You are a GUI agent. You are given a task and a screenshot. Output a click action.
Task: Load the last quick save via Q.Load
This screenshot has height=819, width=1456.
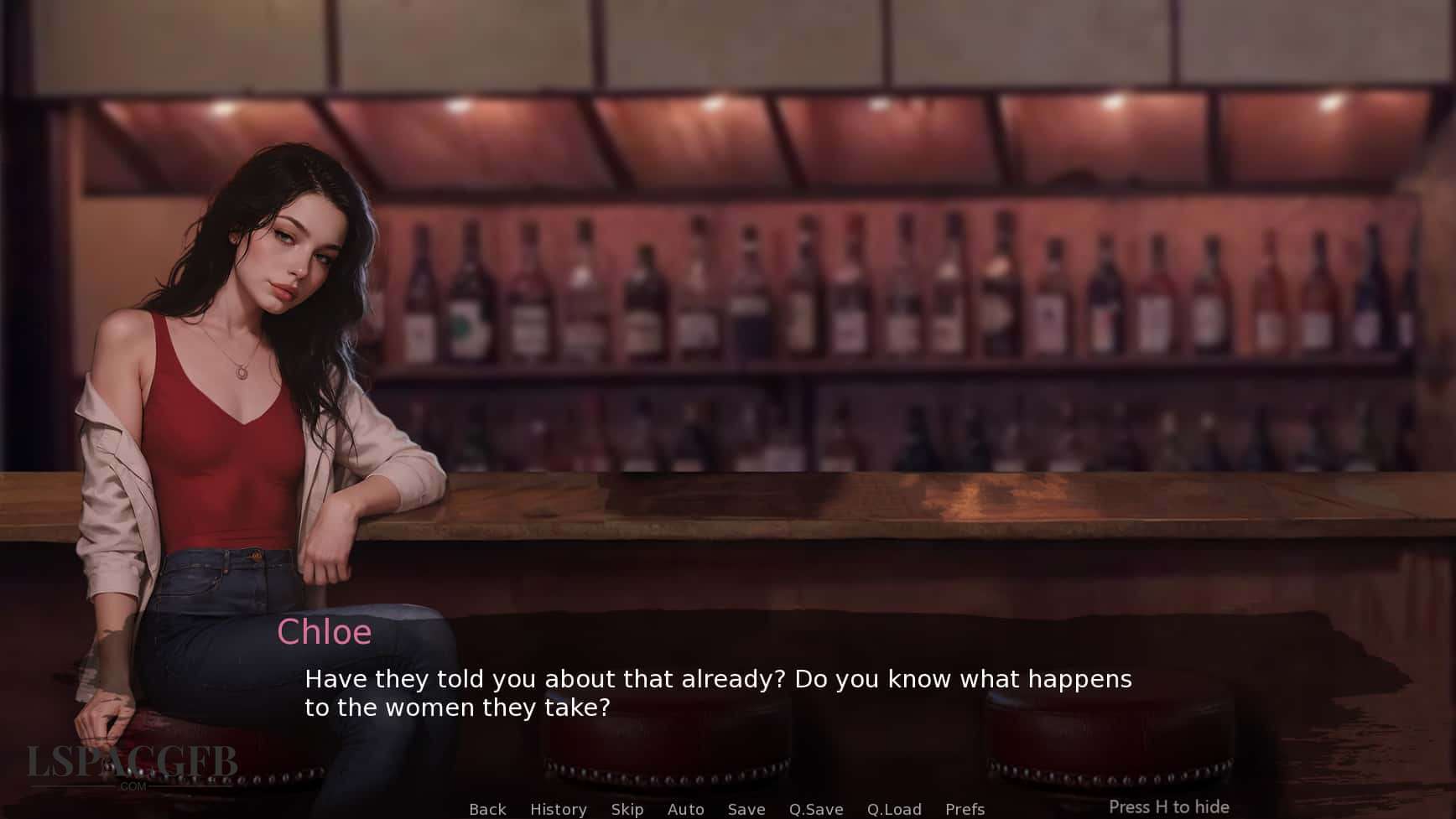click(x=894, y=809)
